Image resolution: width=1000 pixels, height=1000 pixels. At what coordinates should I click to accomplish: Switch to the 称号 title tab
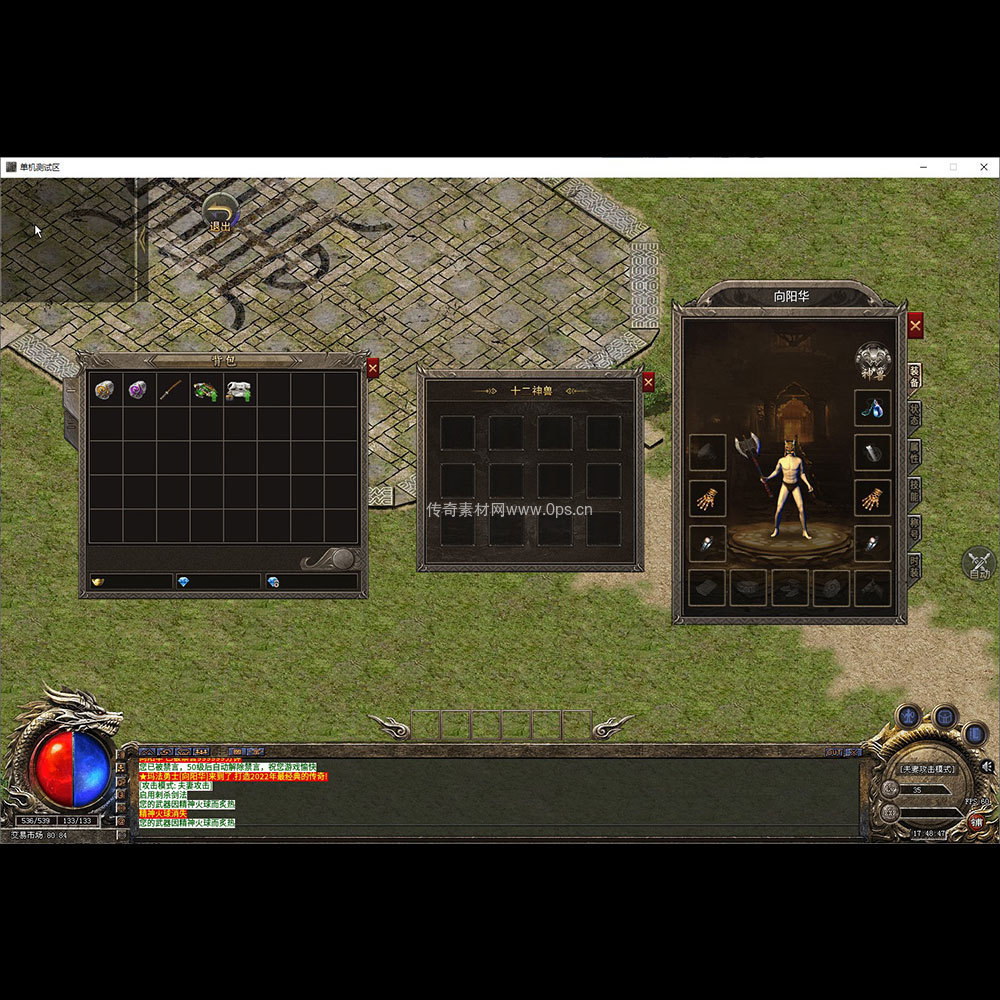pos(914,529)
